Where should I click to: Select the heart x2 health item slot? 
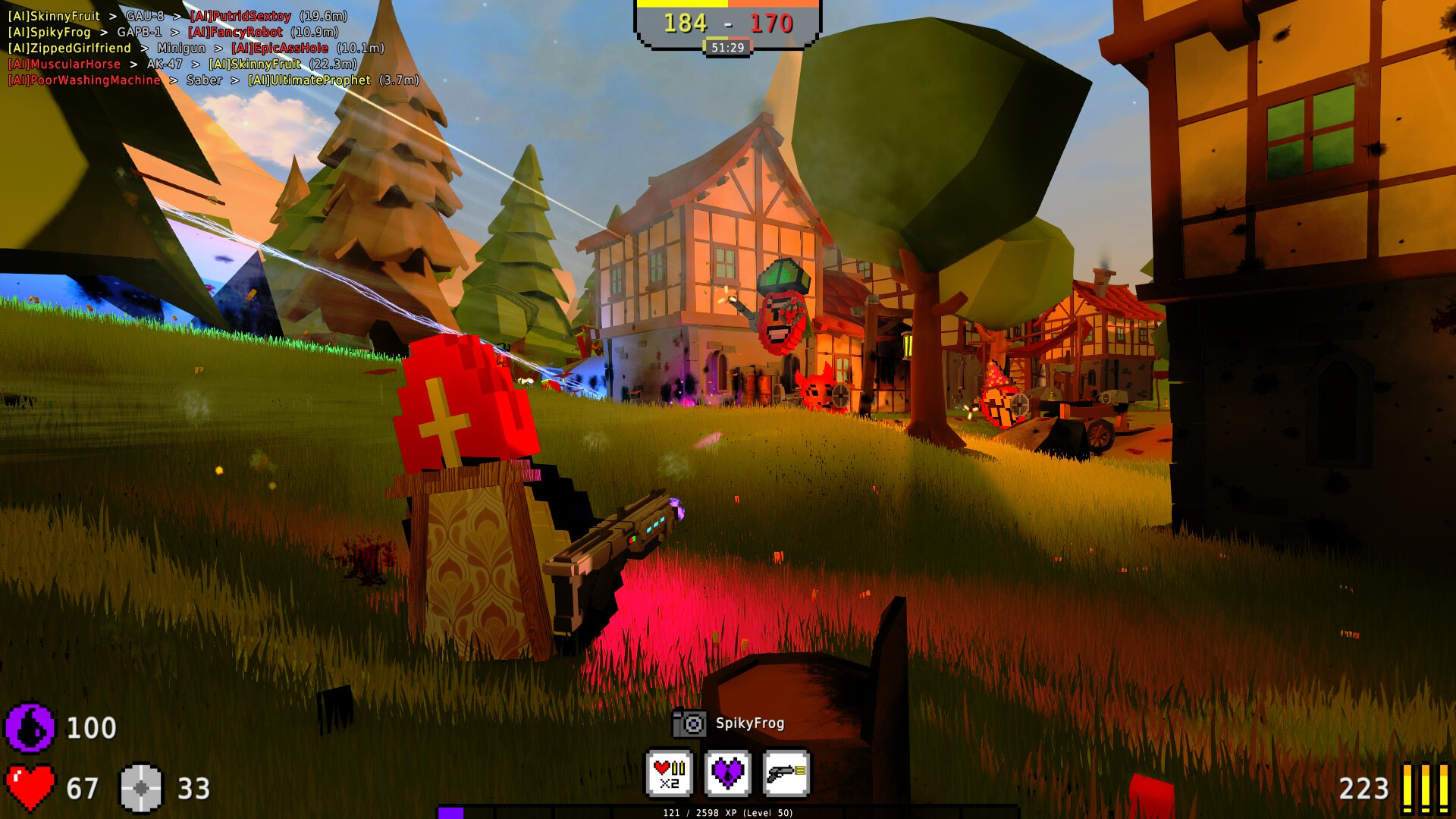click(670, 775)
